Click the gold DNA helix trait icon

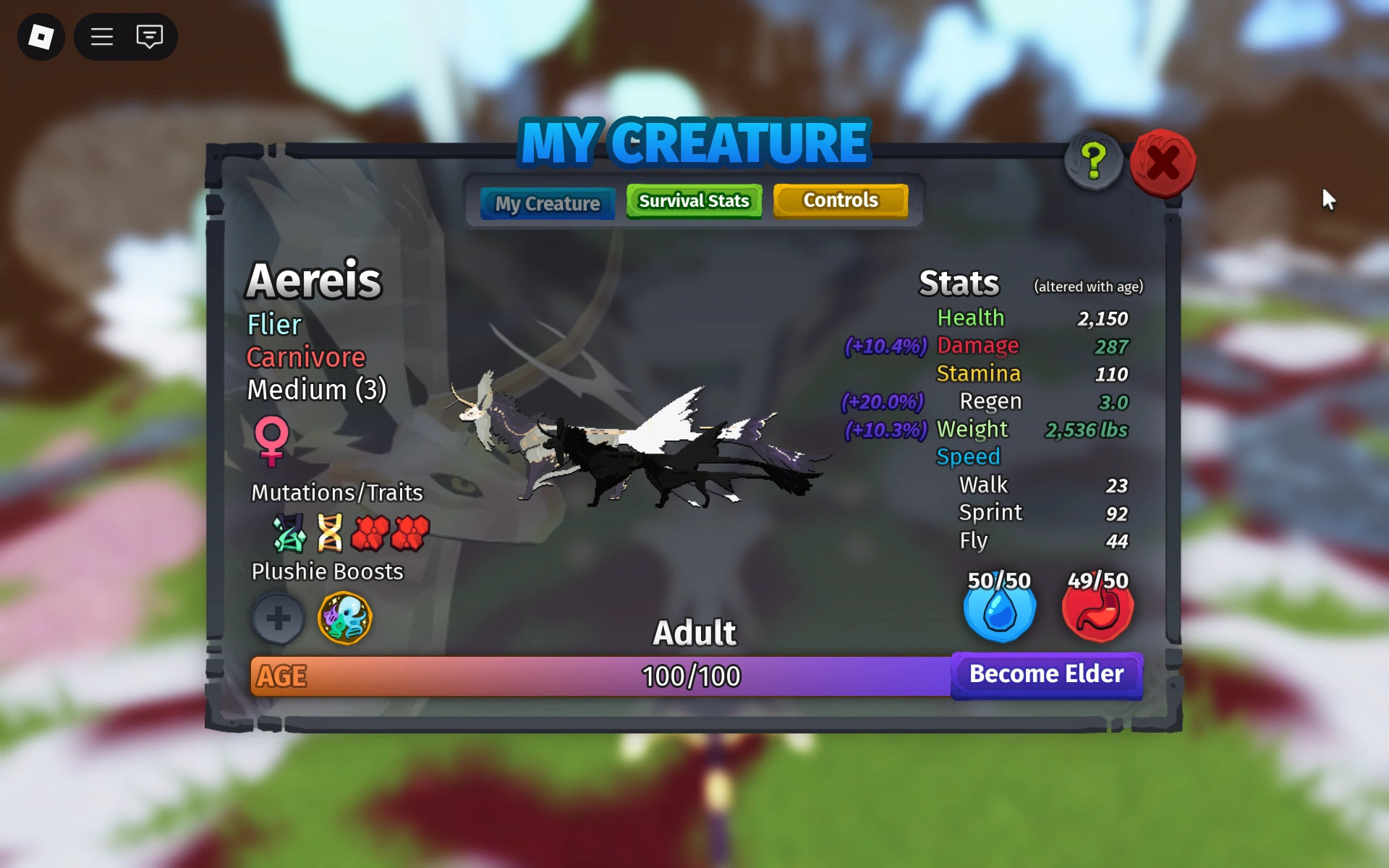(331, 533)
